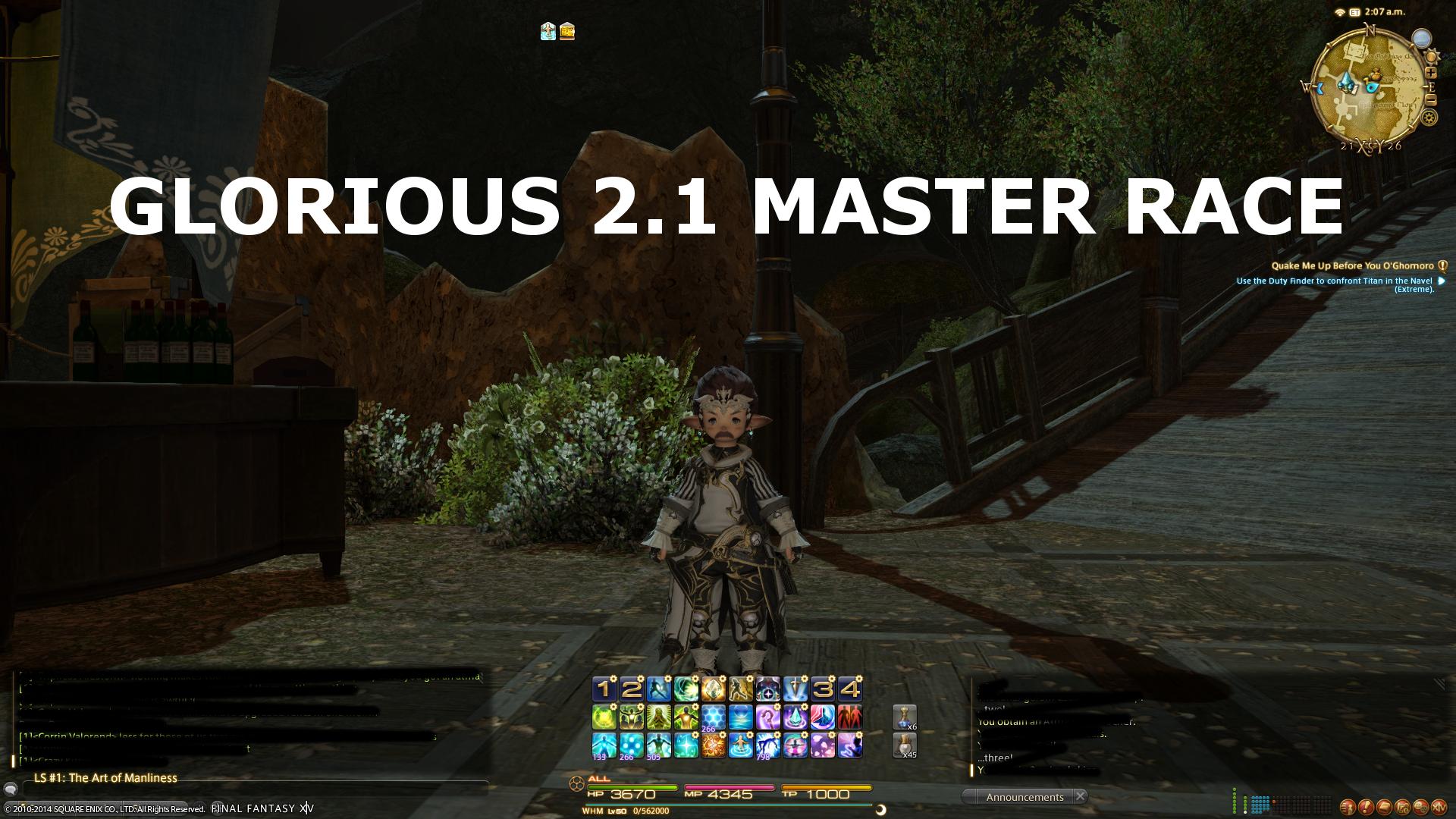This screenshot has width=1456, height=819.
Task: Zoom in on the minimap with the plus button
Action: coord(1432,73)
